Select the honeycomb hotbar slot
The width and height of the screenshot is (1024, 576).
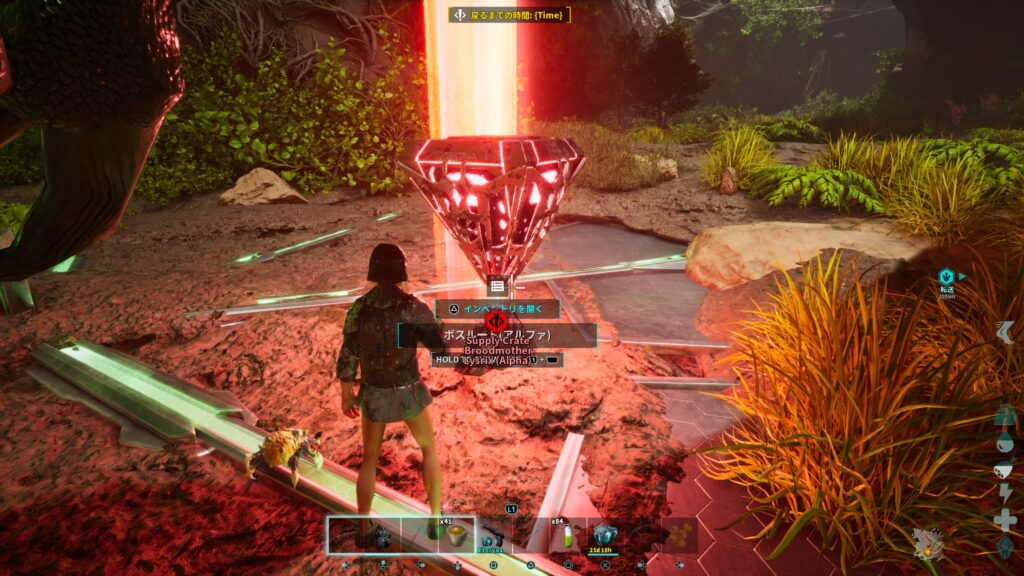click(x=680, y=535)
